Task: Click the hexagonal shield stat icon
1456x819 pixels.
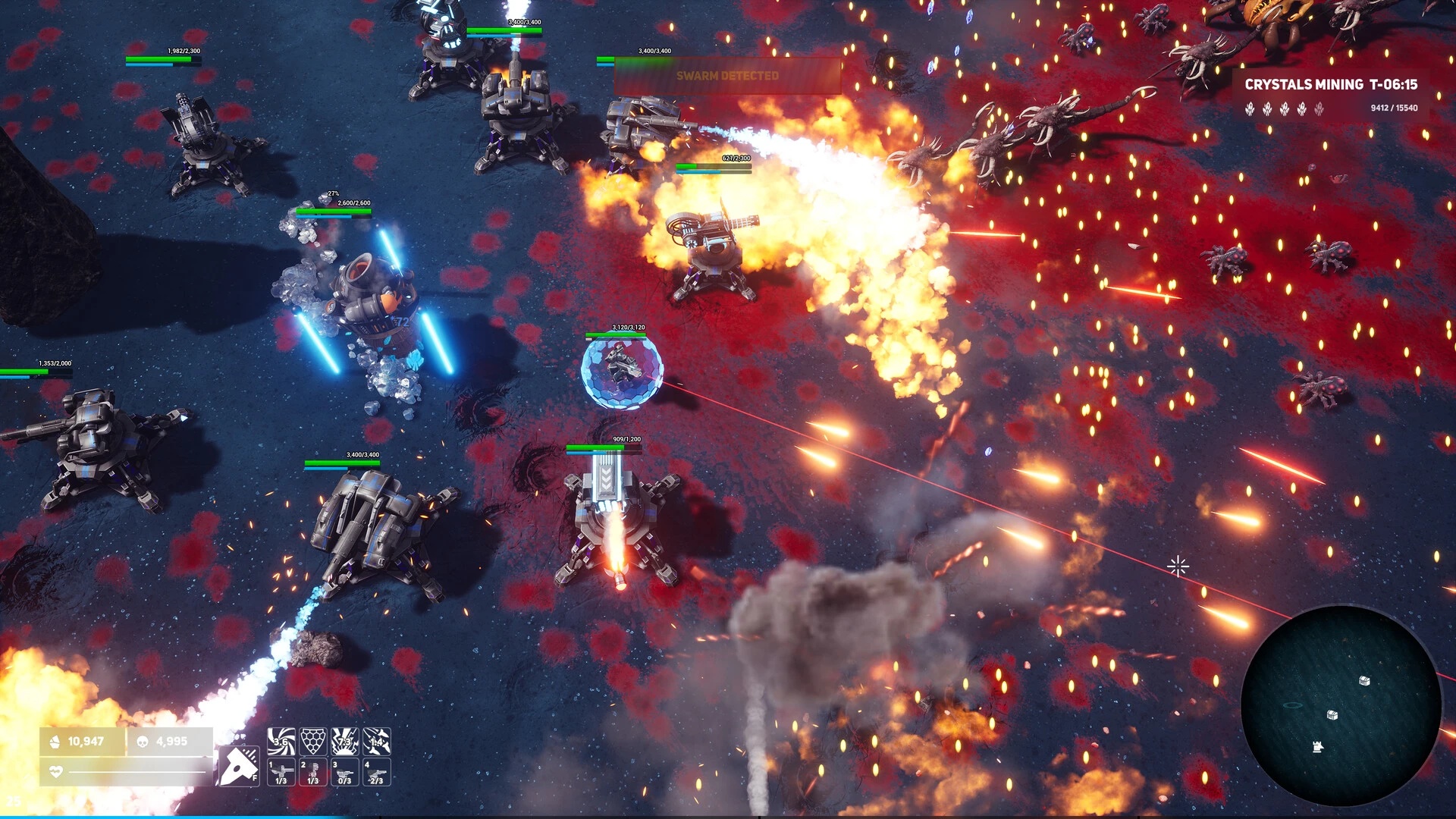Action: click(313, 741)
